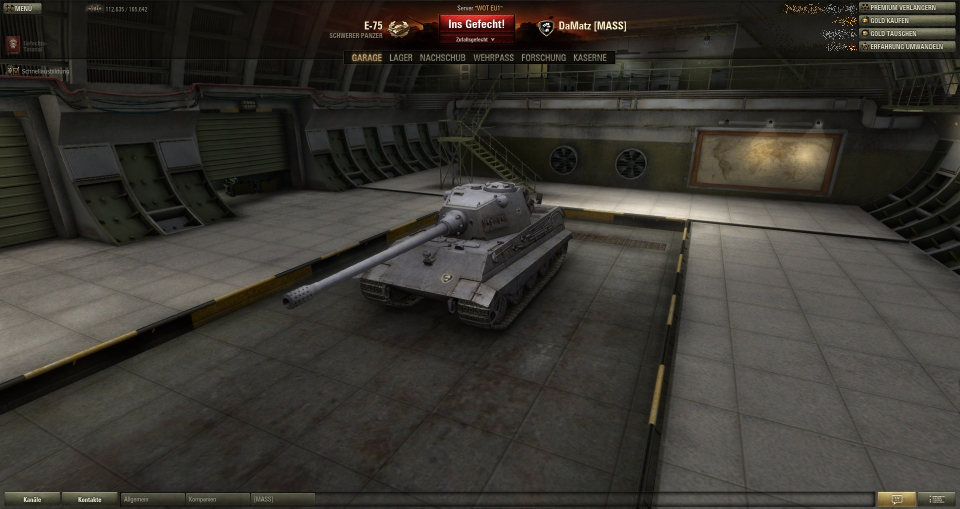960x509 pixels.
Task: Open the Kontakte contacts list
Action: [90, 499]
